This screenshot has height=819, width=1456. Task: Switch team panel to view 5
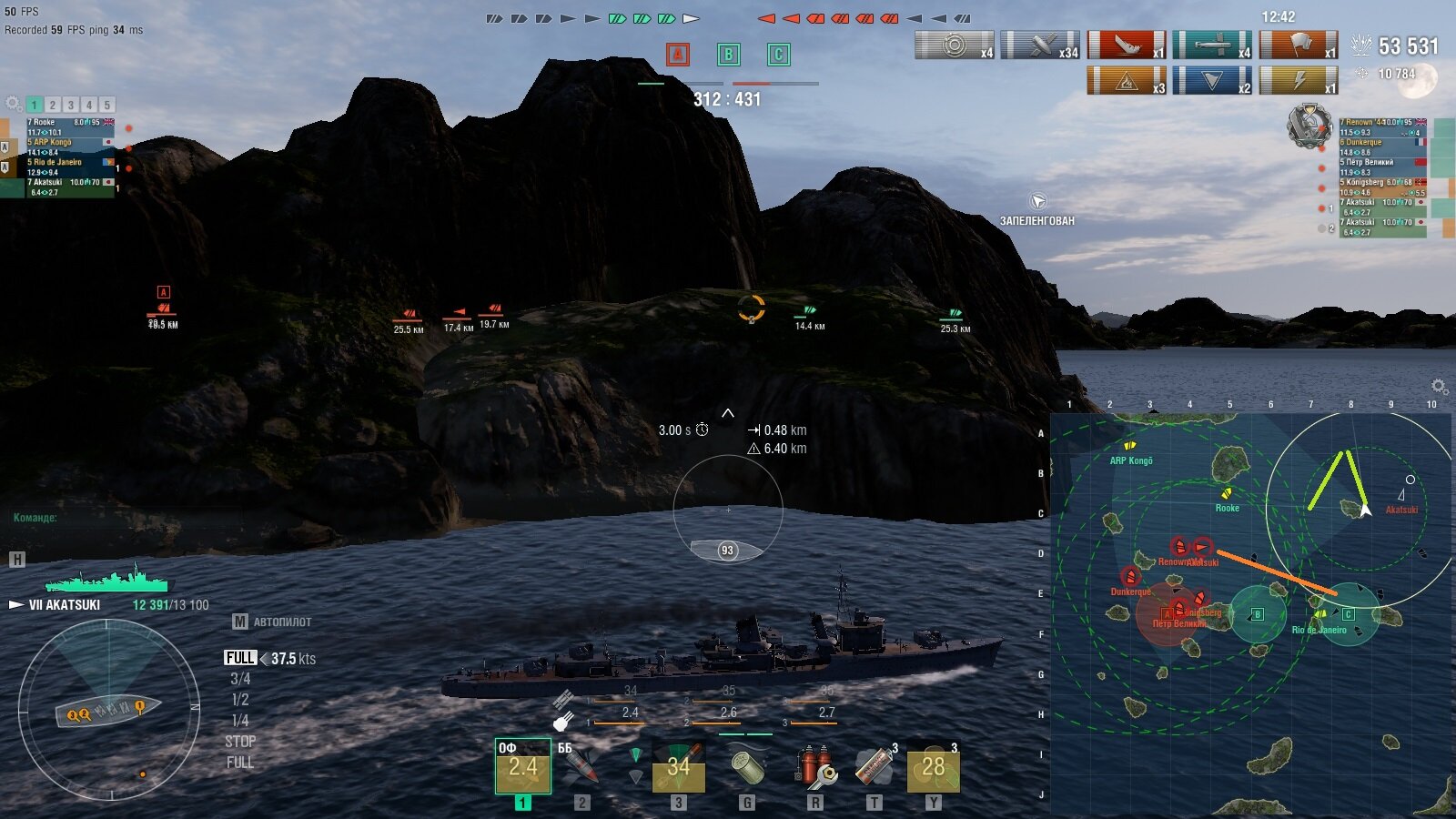[107, 105]
